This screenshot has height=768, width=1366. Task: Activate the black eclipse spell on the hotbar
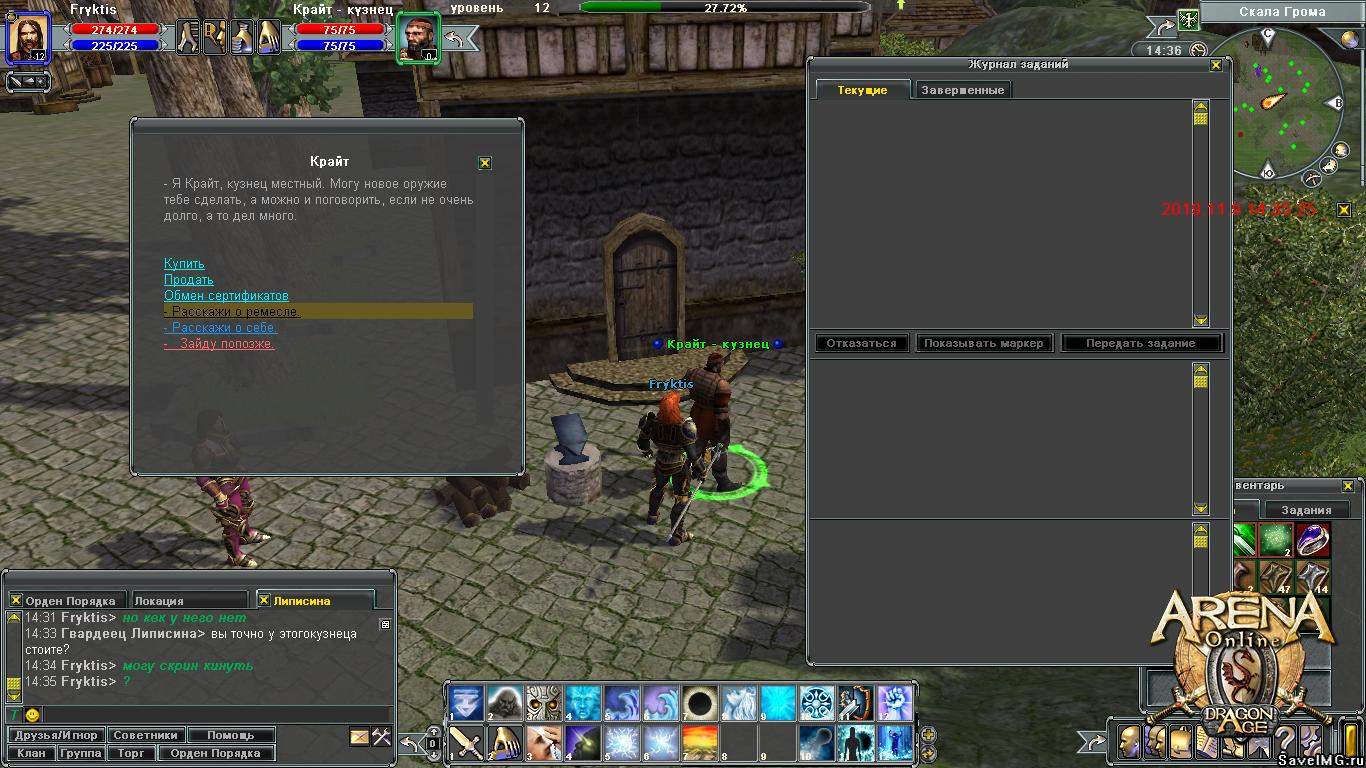click(700, 703)
